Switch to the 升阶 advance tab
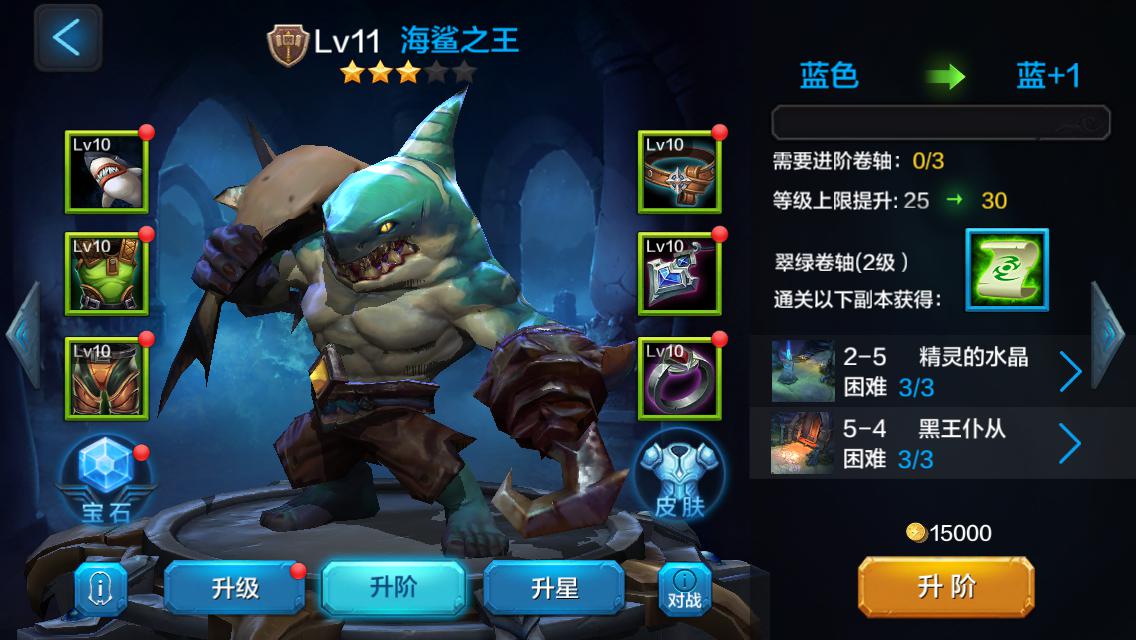This screenshot has width=1136, height=640. point(394,587)
